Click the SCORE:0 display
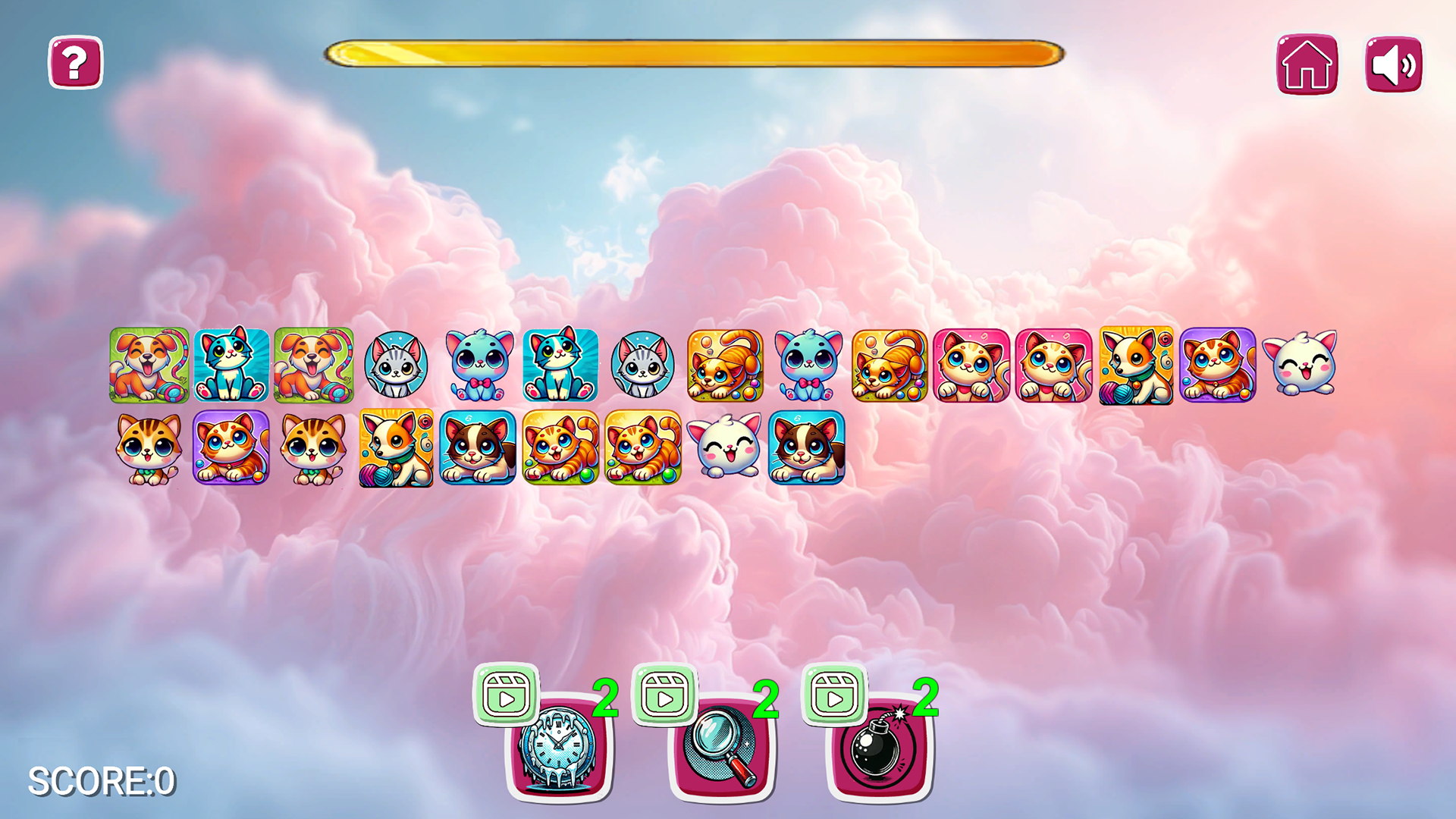Viewport: 1456px width, 819px height. 99,781
